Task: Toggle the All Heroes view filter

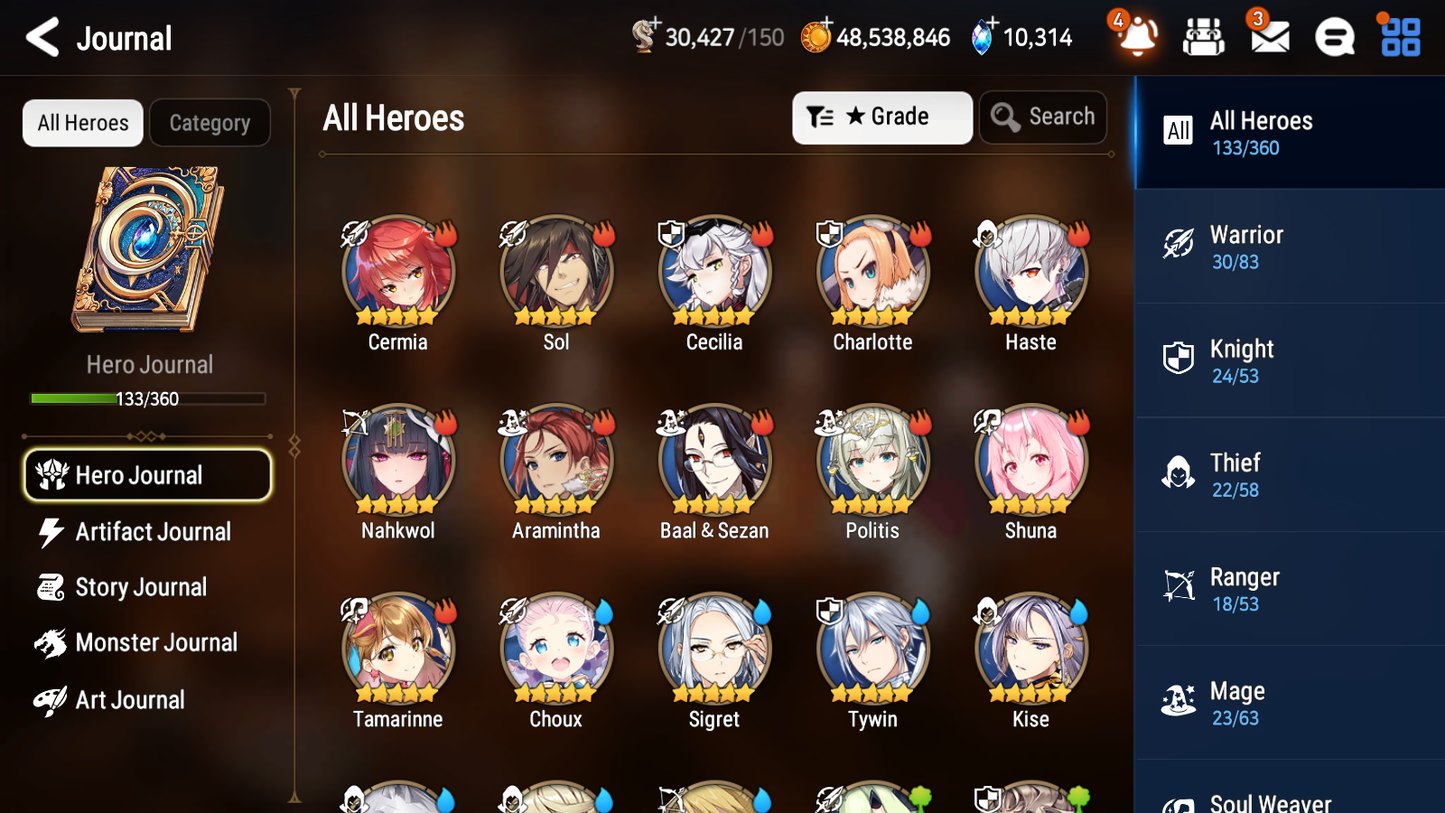Action: (x=82, y=122)
